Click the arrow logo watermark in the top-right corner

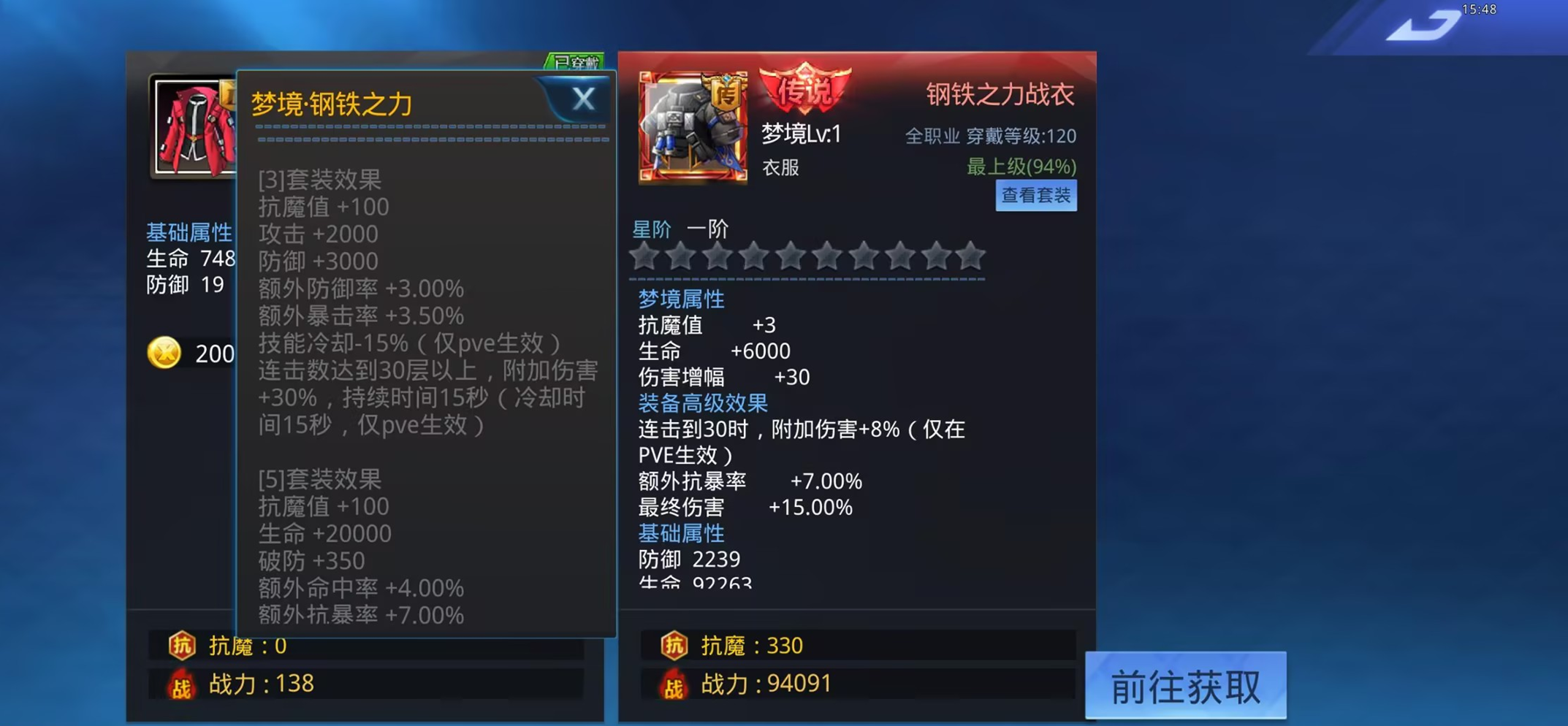[1426, 24]
